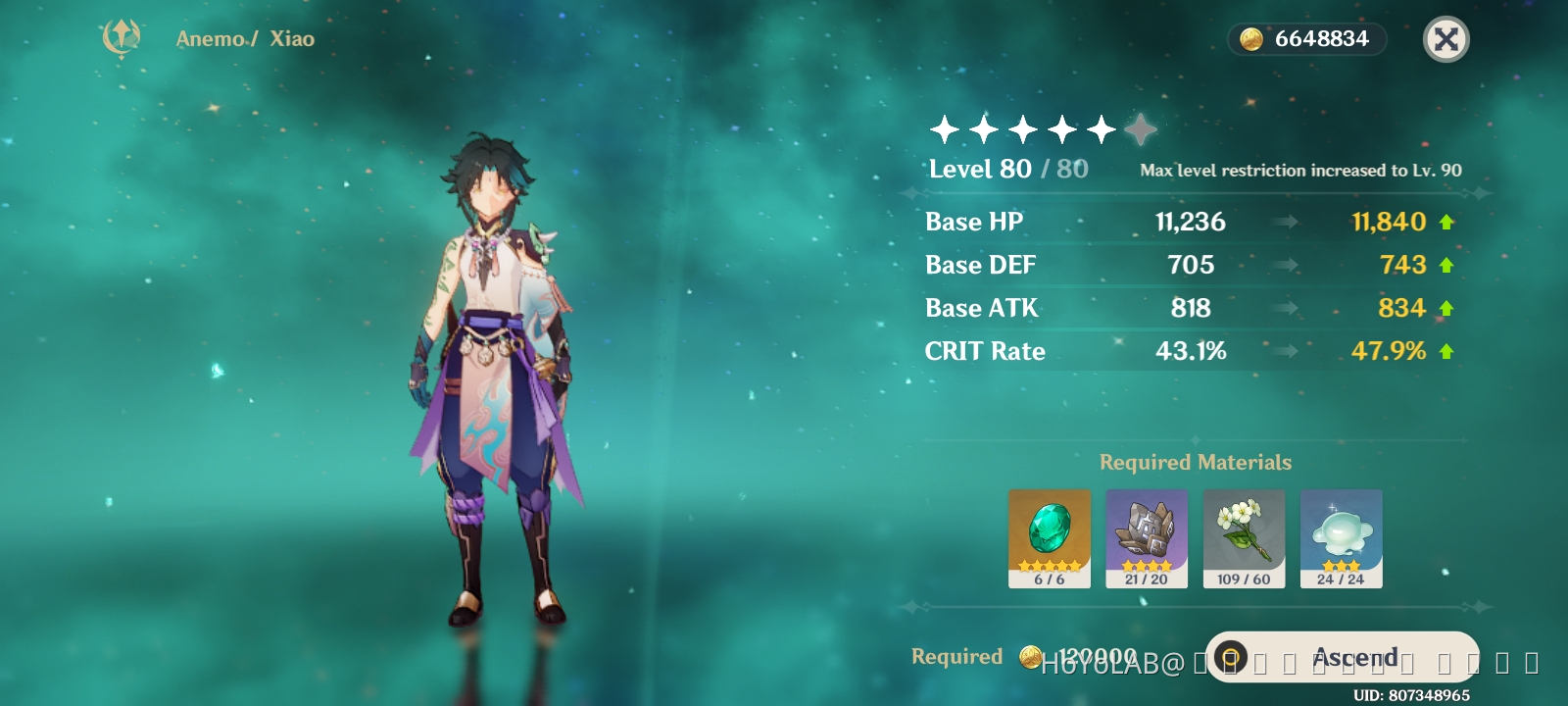Click the first filled ascension star

coord(942,127)
